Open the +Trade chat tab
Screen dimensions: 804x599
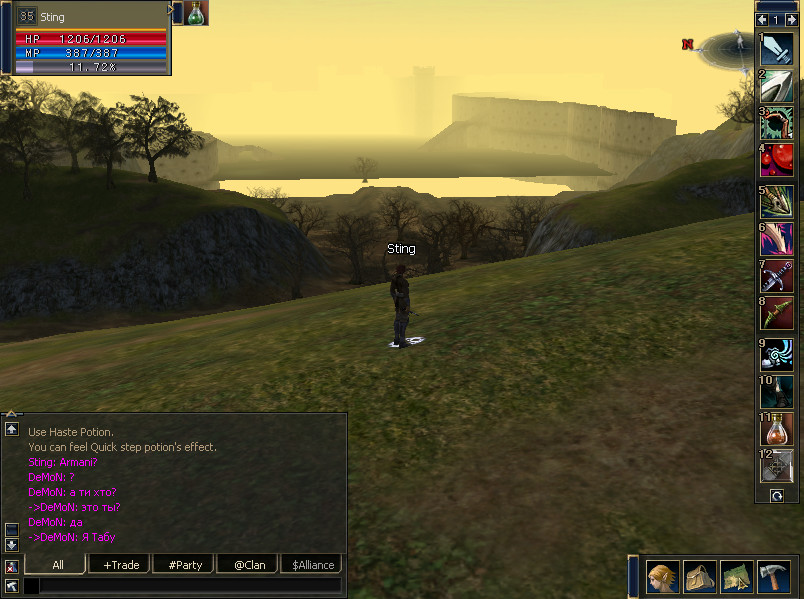120,565
